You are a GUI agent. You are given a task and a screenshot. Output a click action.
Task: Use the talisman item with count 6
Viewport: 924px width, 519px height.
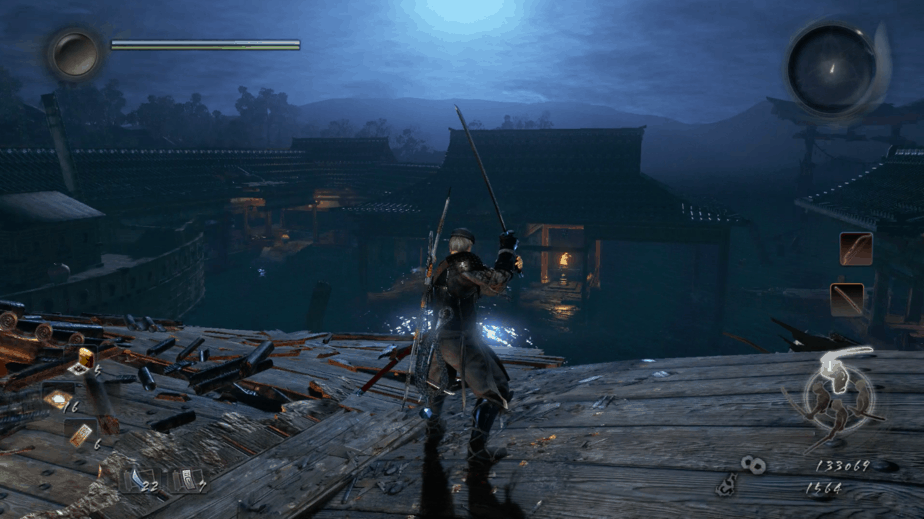click(x=78, y=435)
